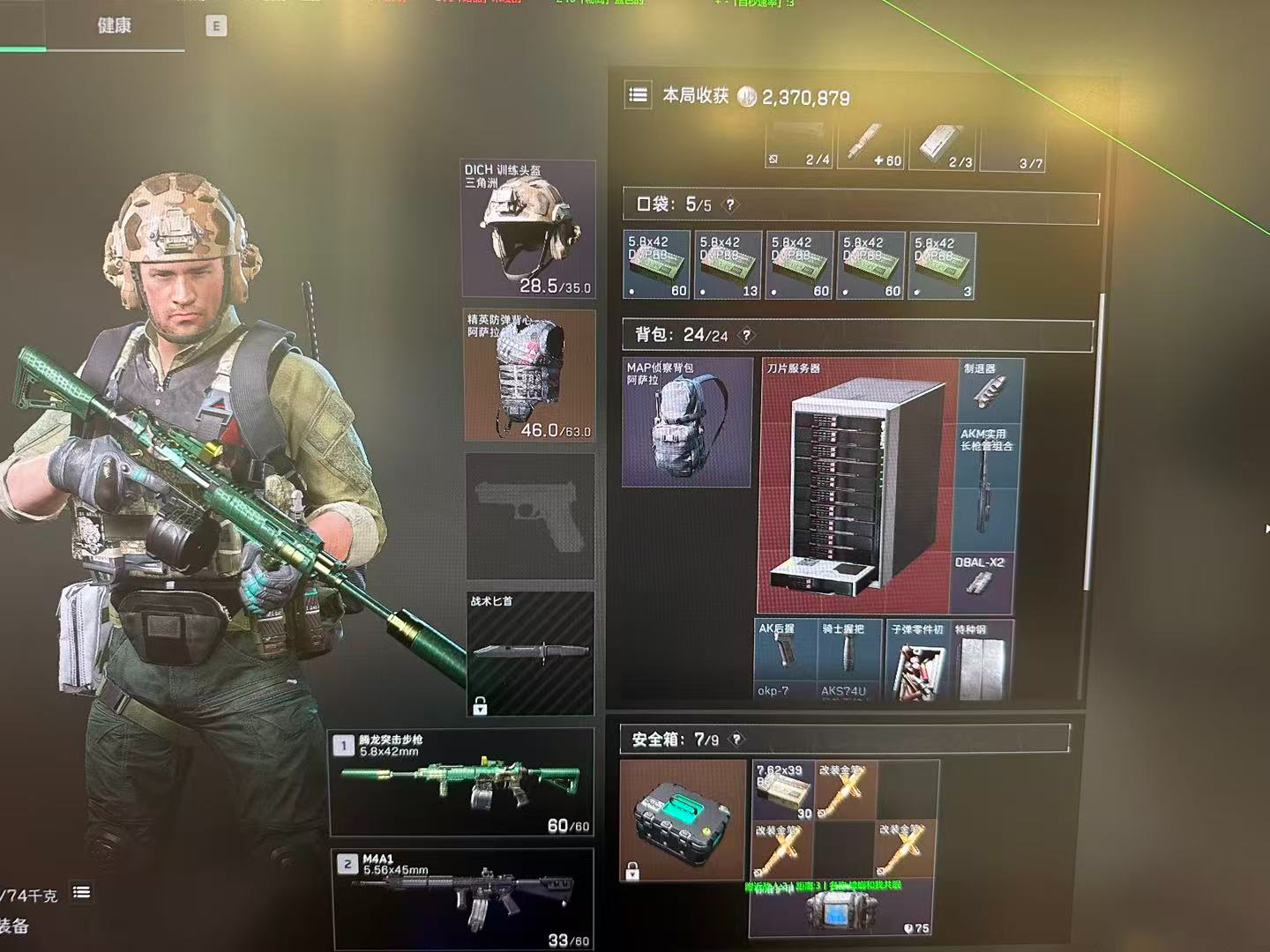Show help for 安全箱 safe box
Image resolution: width=1270 pixels, height=952 pixels.
click(x=736, y=740)
